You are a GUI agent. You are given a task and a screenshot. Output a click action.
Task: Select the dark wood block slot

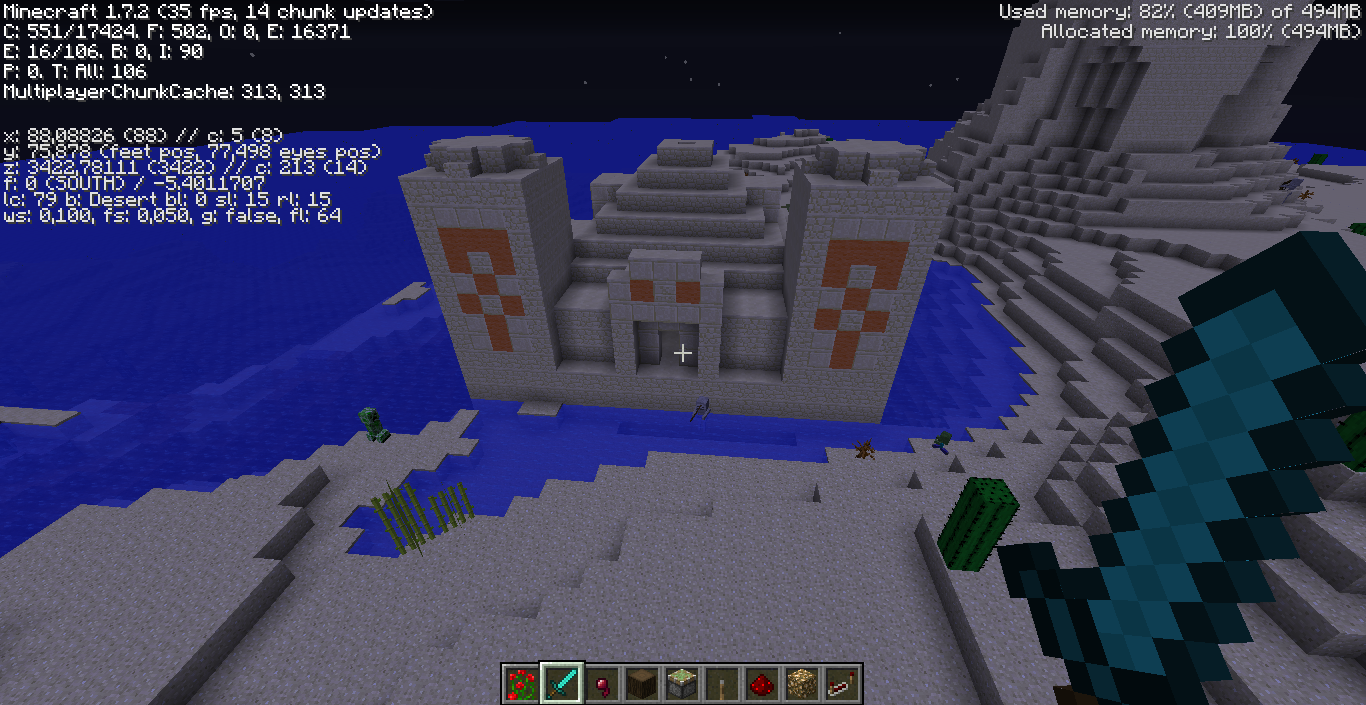click(x=641, y=684)
